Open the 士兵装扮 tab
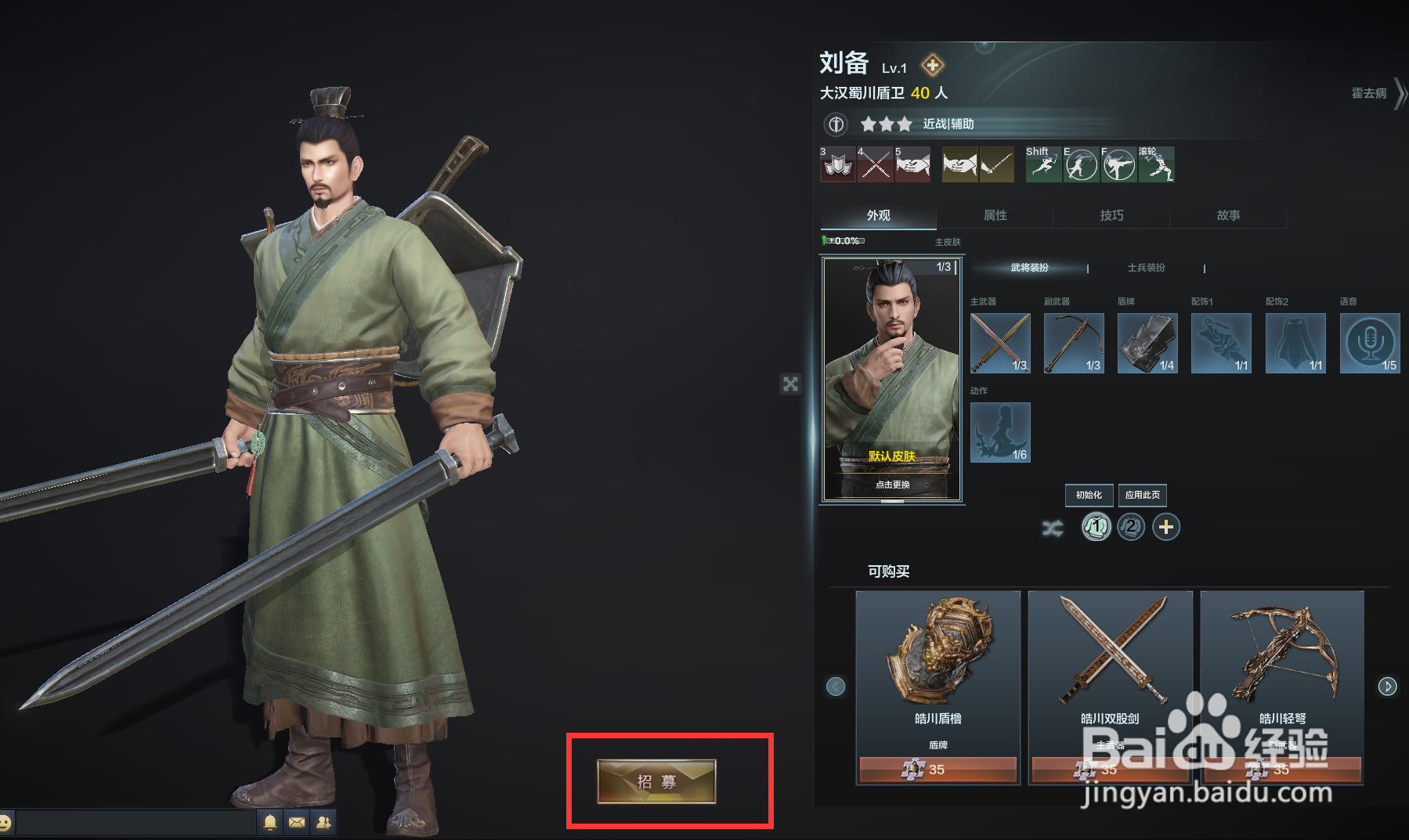 tap(1144, 268)
